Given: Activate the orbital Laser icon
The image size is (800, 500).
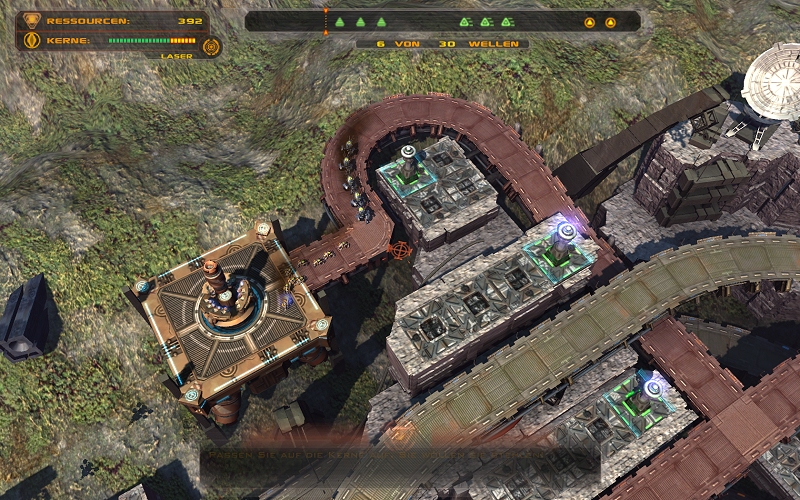Looking at the screenshot, I should point(210,46).
